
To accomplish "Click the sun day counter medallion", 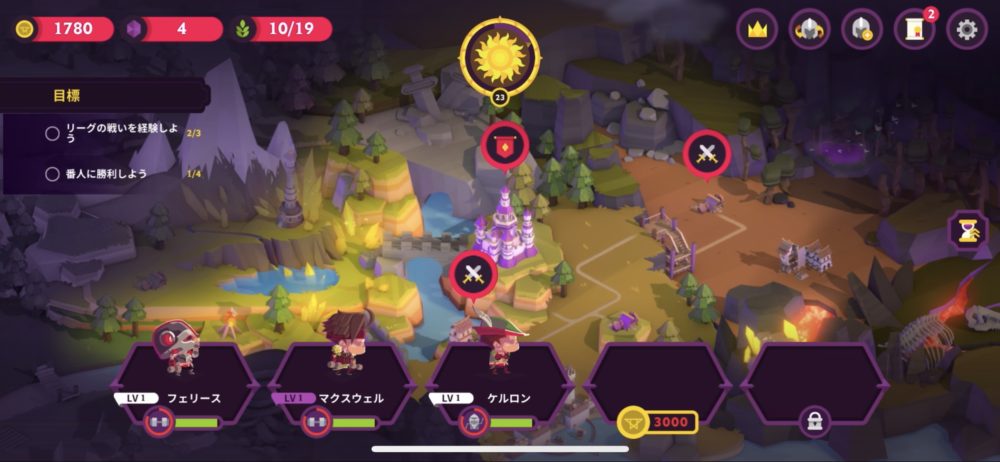I will click(x=499, y=57).
